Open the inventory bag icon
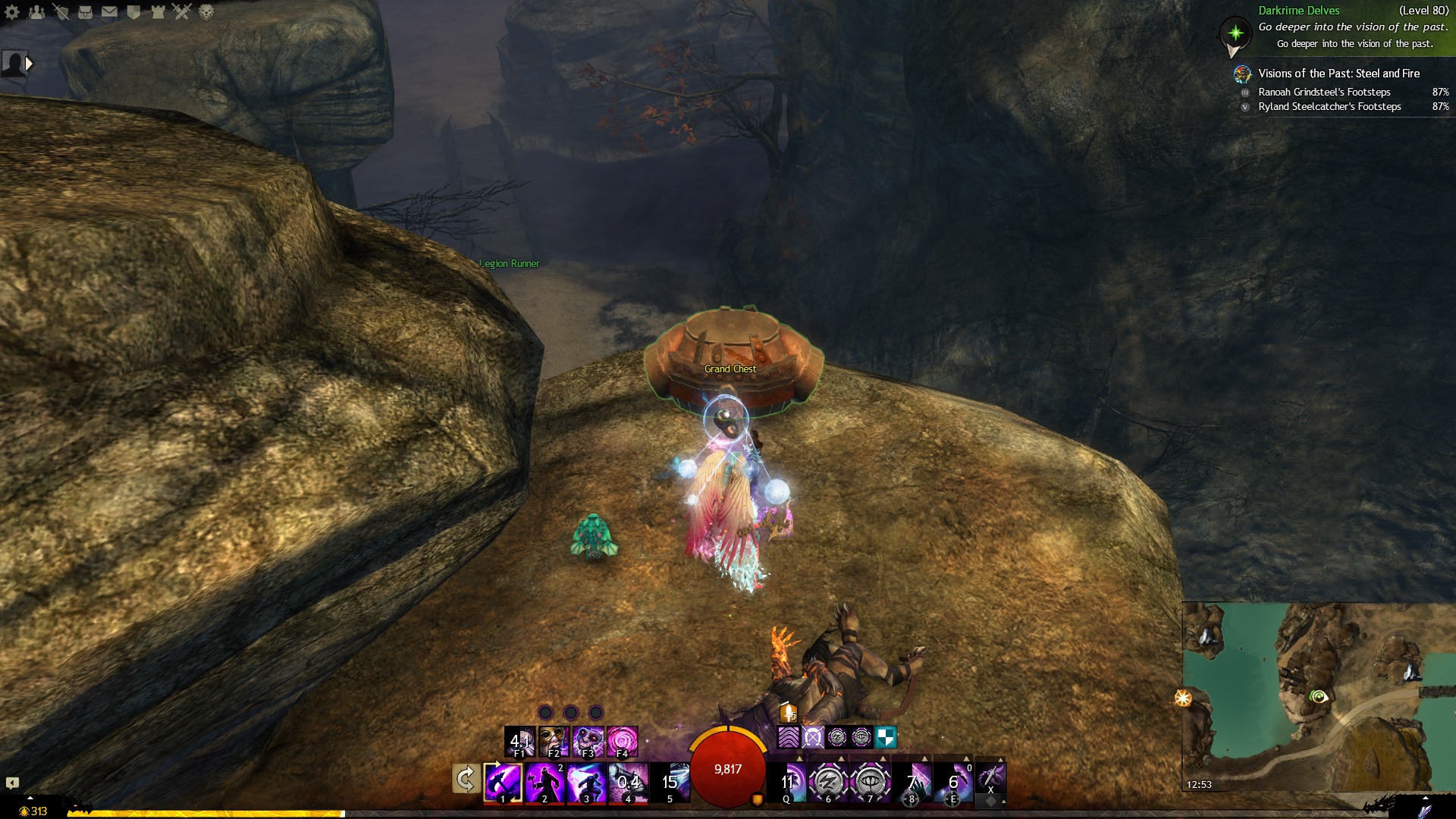 pyautogui.click(x=85, y=12)
